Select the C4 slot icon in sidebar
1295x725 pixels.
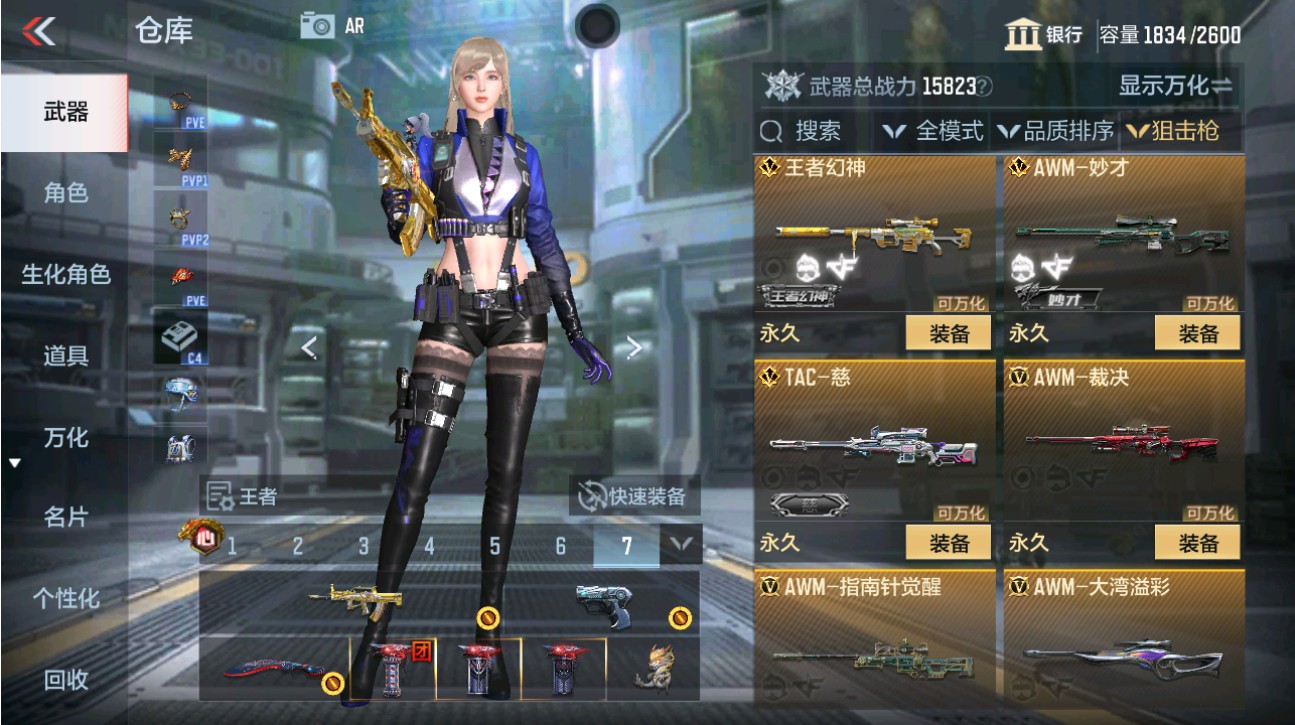178,335
